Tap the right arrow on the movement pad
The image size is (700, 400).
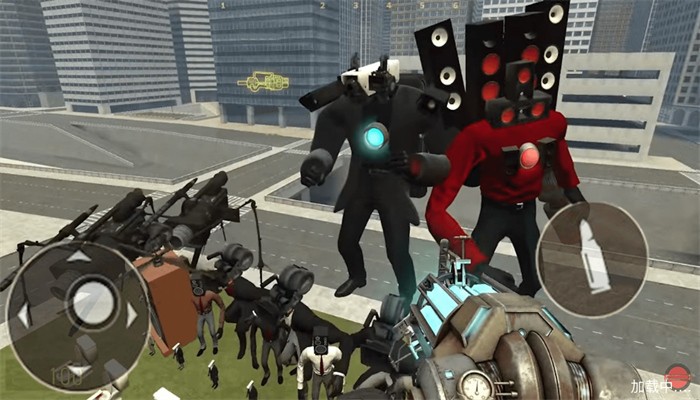click(131, 314)
